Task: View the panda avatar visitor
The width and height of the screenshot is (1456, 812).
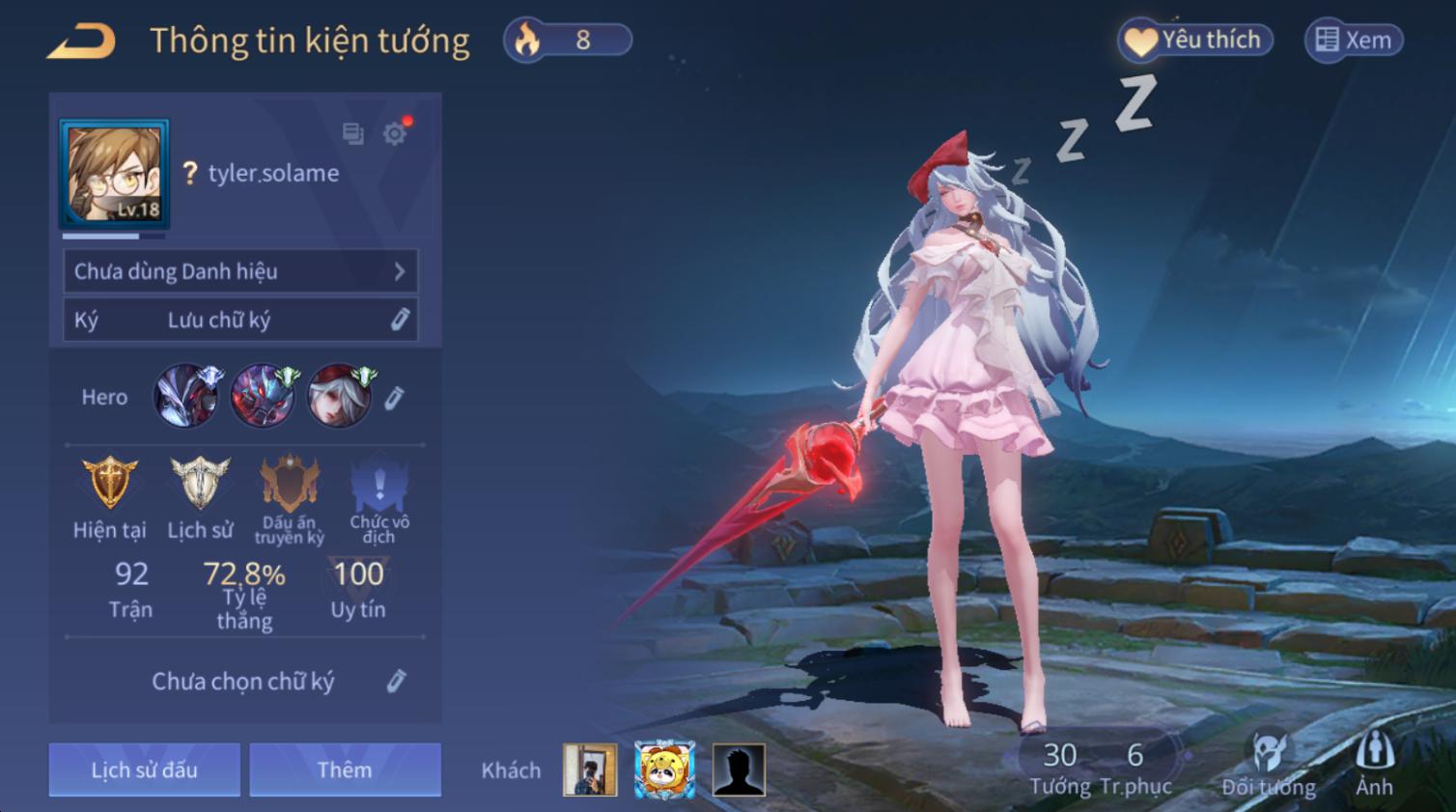Action: click(664, 770)
